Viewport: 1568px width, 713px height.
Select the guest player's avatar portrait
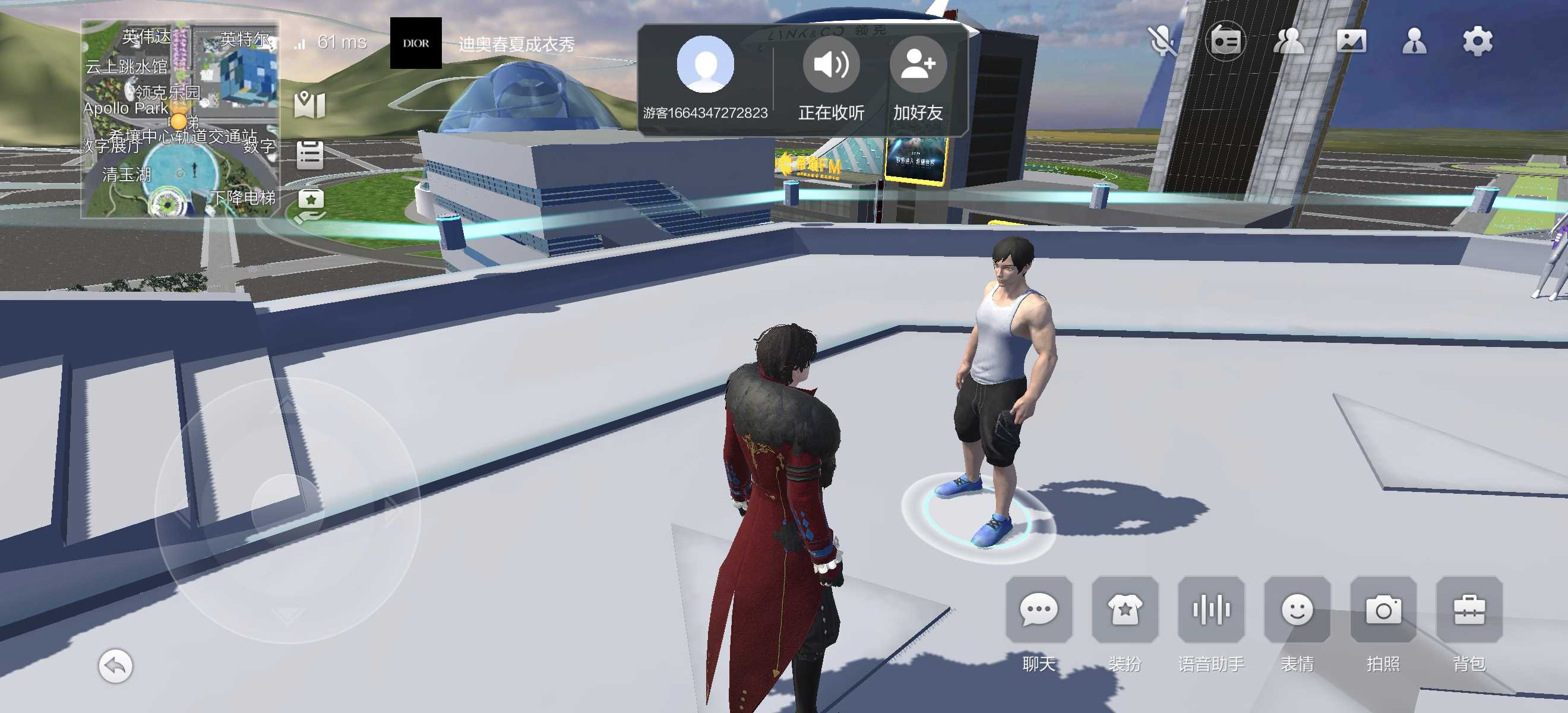click(706, 65)
